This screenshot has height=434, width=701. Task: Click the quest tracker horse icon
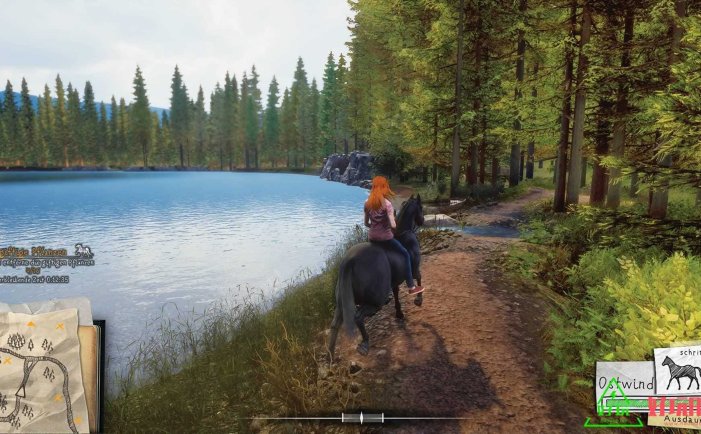(83, 250)
